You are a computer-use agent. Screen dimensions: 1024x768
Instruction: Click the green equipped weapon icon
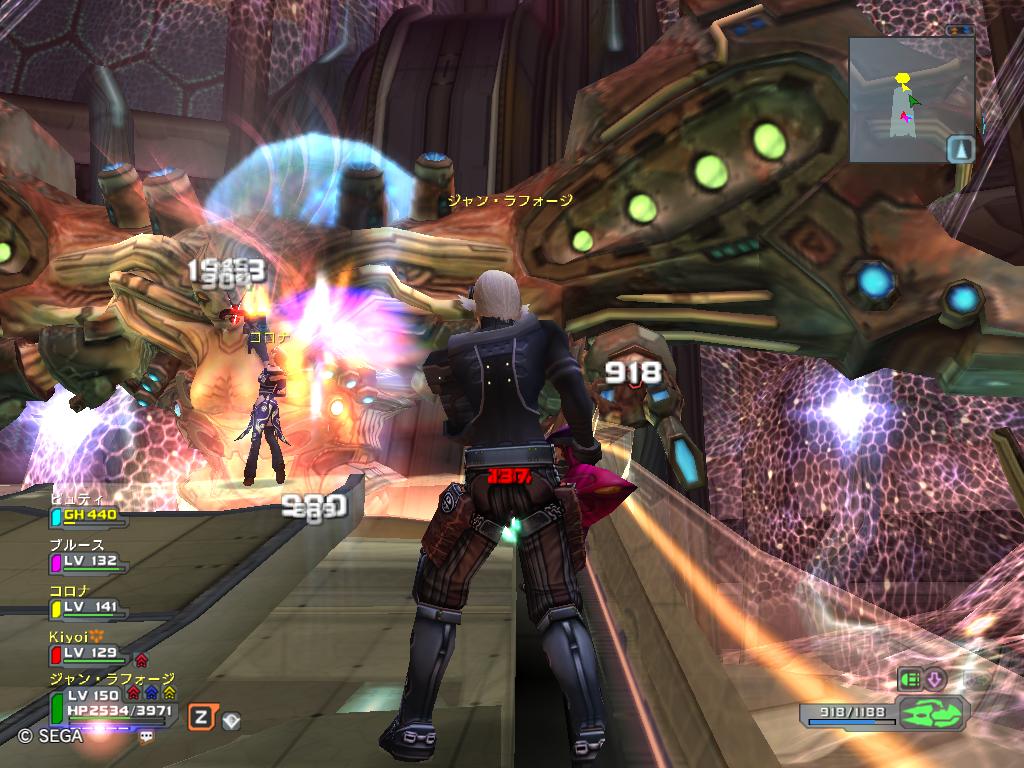pyautogui.click(x=931, y=714)
